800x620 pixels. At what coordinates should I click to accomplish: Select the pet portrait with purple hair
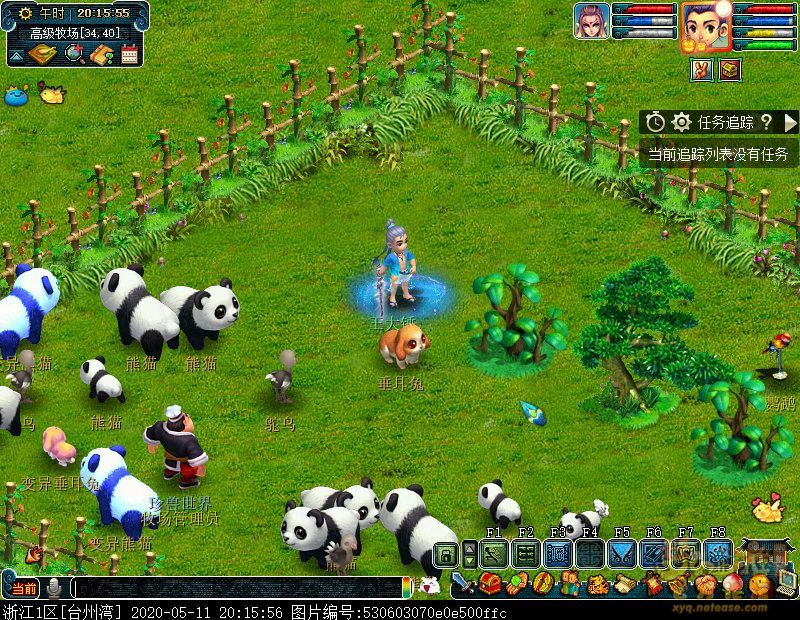[592, 22]
